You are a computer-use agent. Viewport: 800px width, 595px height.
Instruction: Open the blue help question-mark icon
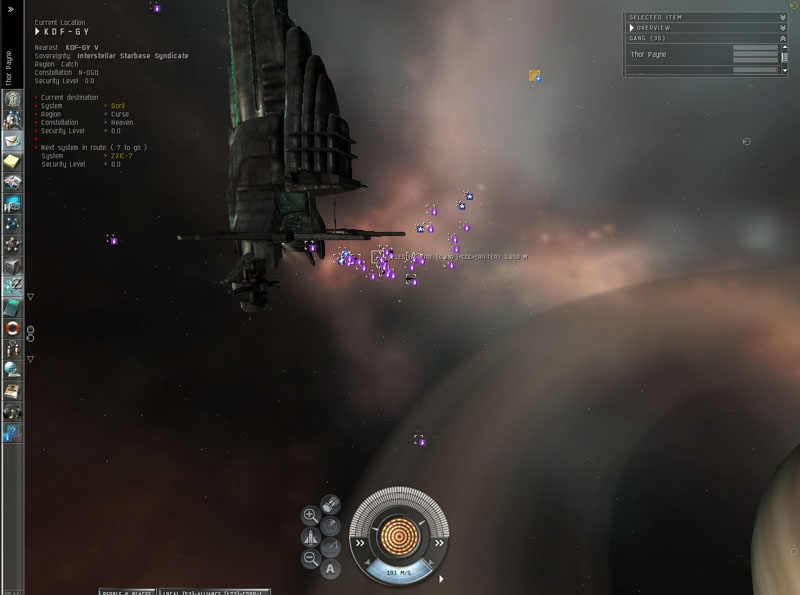[13, 432]
